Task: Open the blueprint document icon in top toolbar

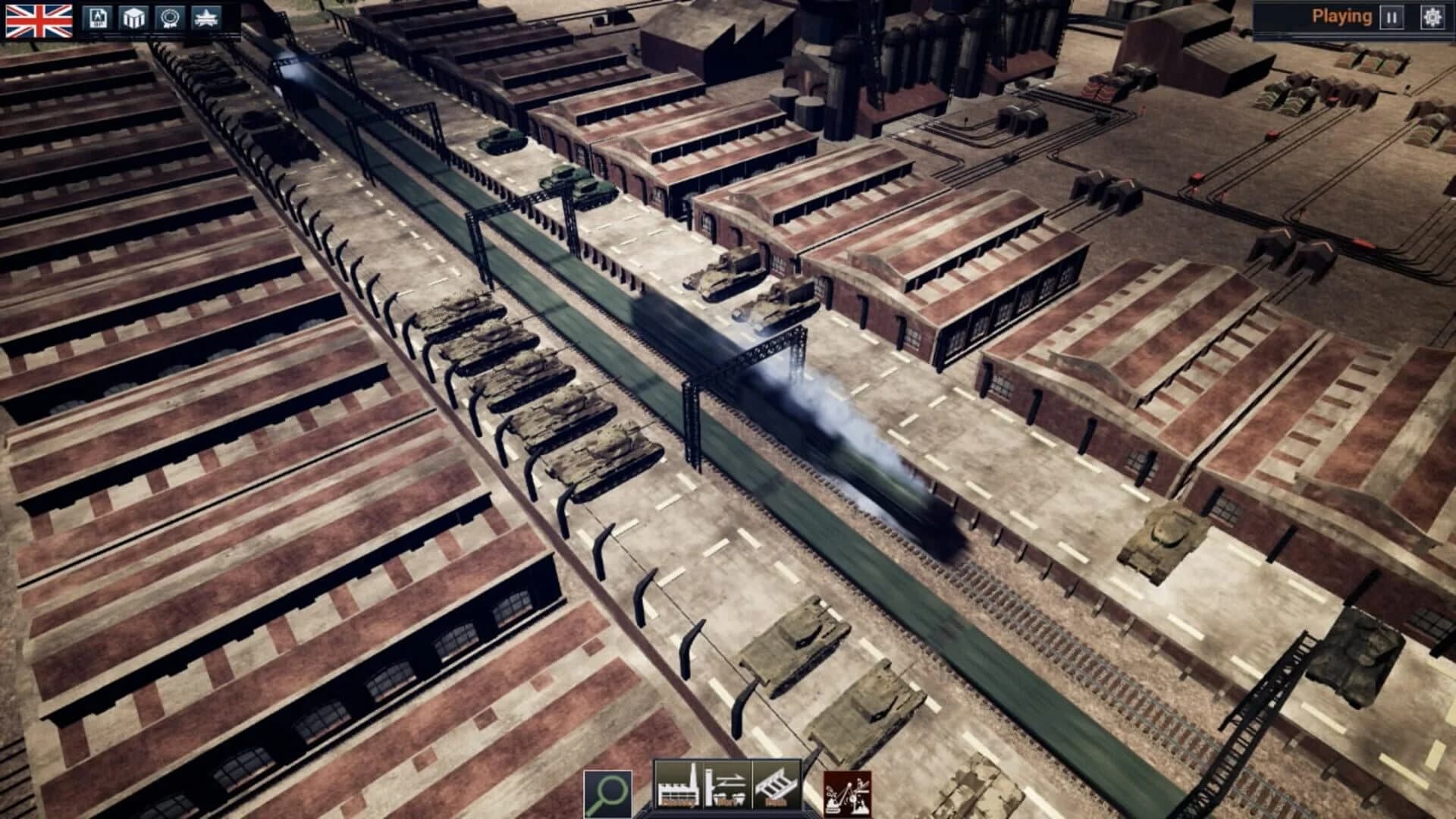Action: coord(99,17)
